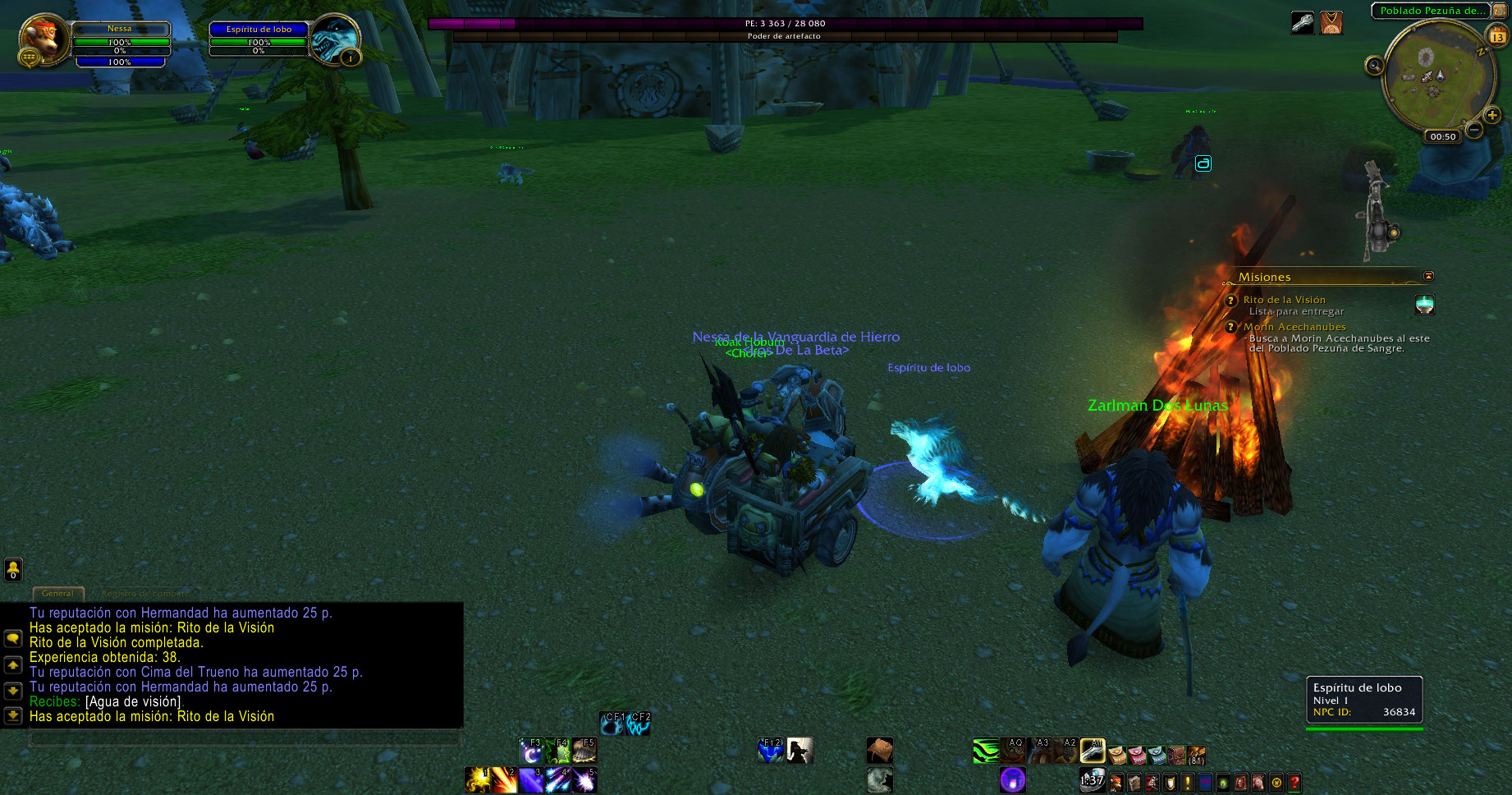This screenshot has width=1512, height=795.
Task: Open the yellow exclamation quest log button
Action: point(1187,783)
